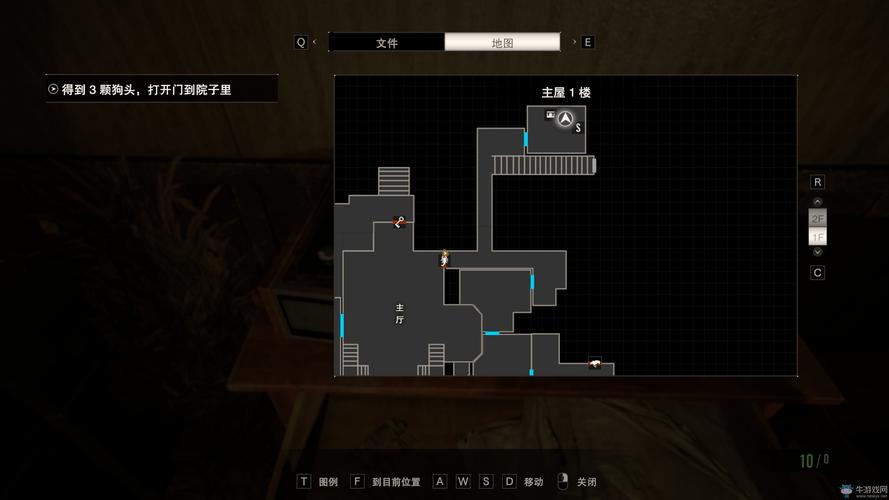Click the S marker beside the player arrow

[578, 128]
